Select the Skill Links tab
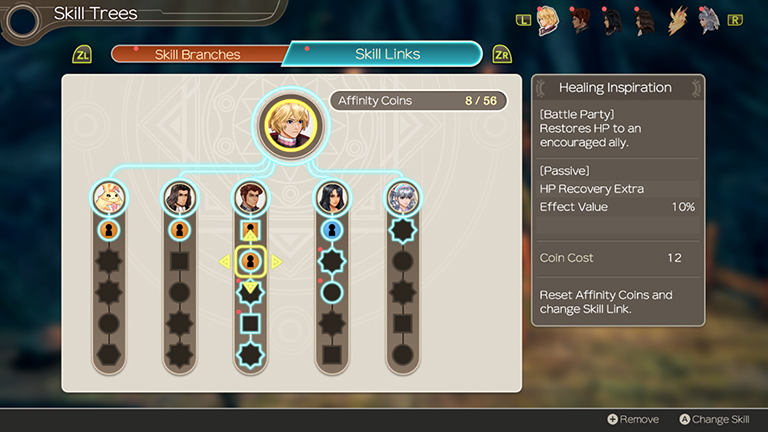This screenshot has height=432, width=768. tap(387, 54)
